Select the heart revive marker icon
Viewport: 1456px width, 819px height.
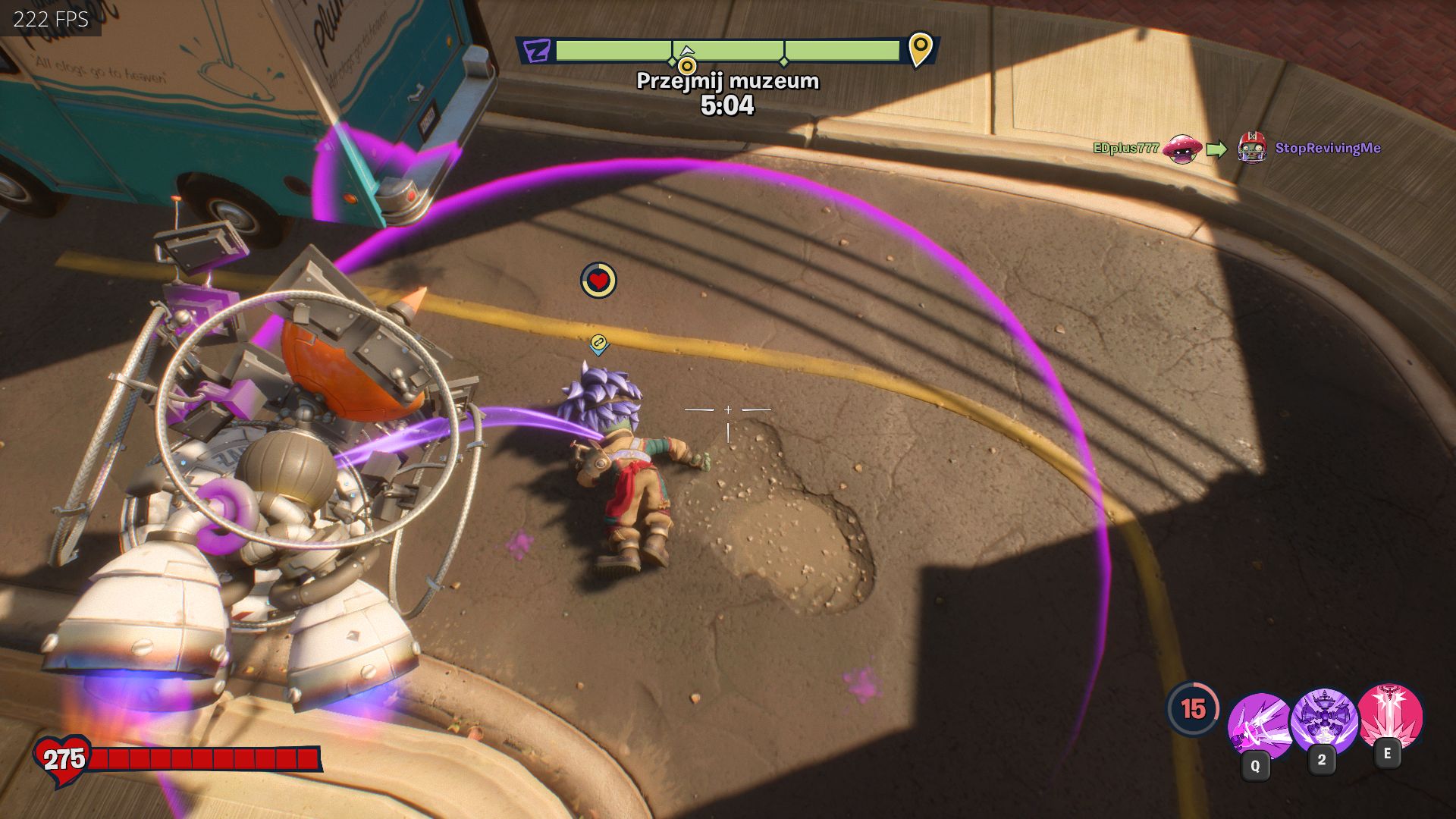598,281
